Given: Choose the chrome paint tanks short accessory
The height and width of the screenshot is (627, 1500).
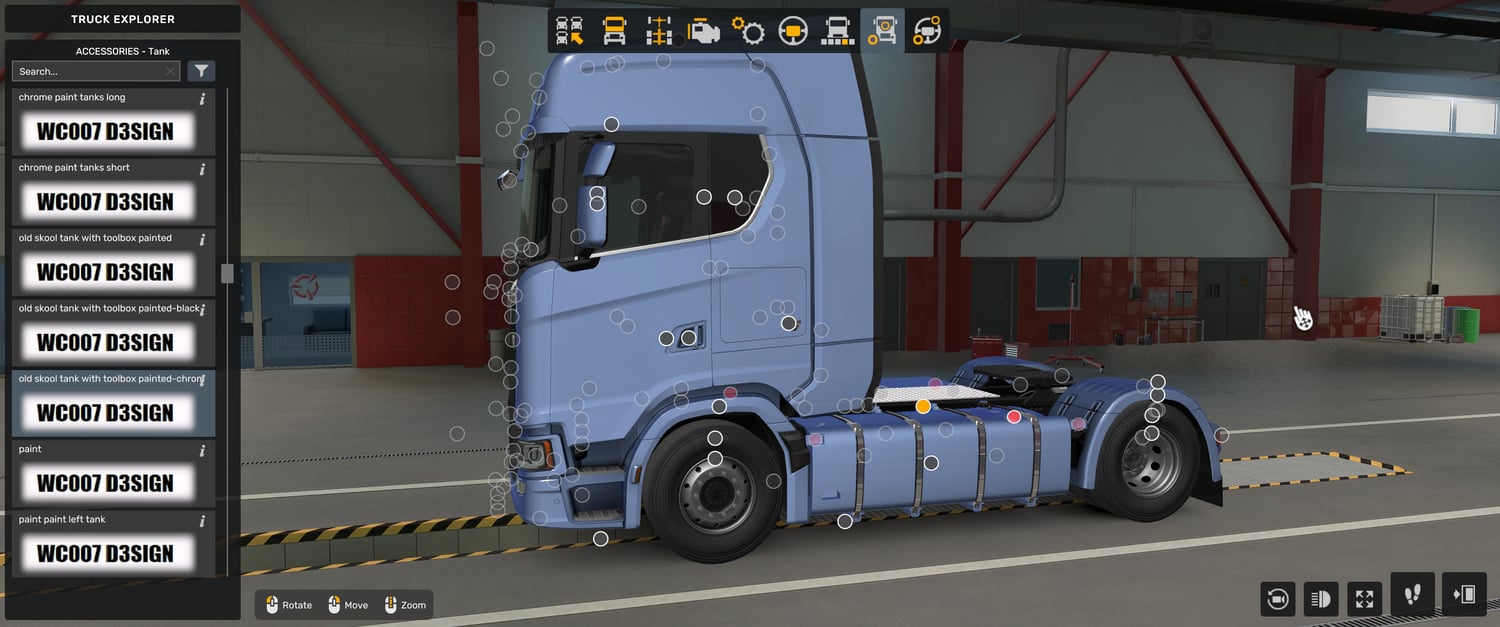Looking at the screenshot, I should (x=105, y=201).
